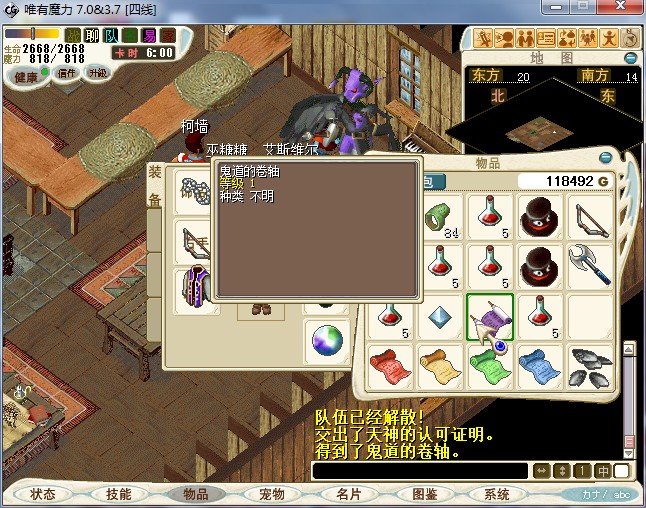Open the 名片 name card menu
The height and width of the screenshot is (508, 646).
(348, 494)
